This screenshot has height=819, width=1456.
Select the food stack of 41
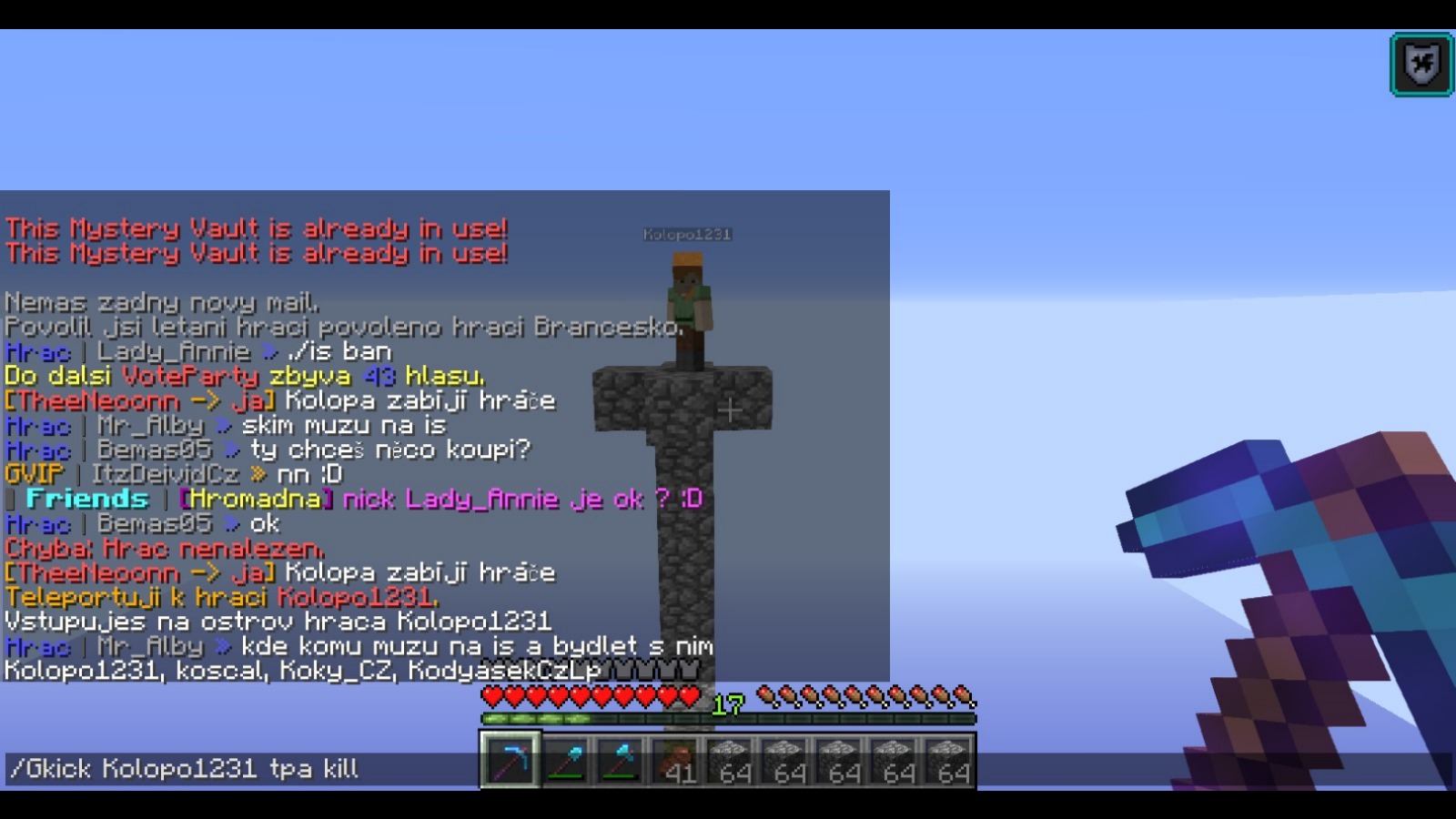675,761
